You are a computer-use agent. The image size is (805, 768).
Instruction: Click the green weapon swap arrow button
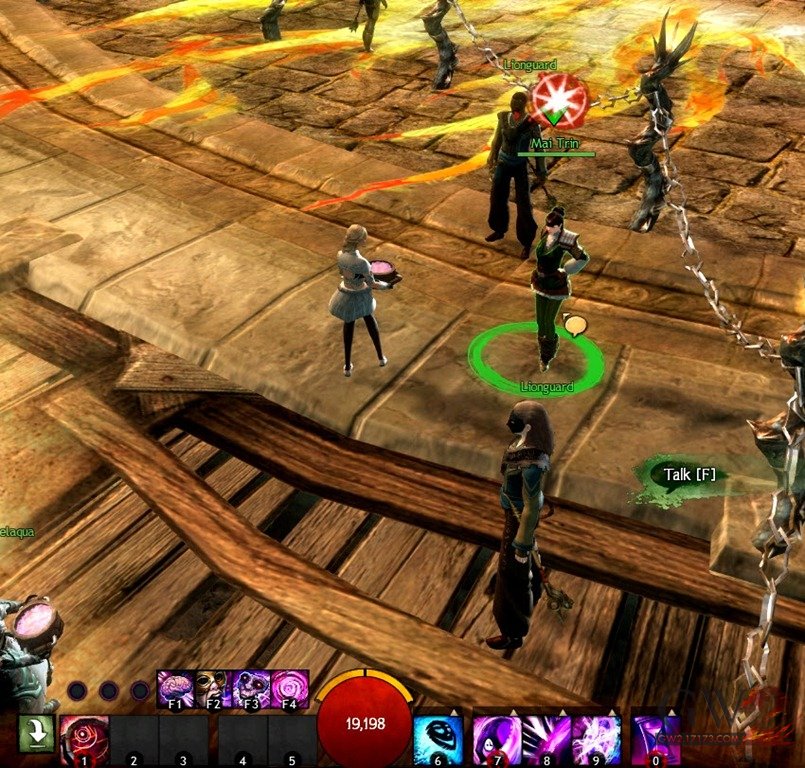(x=36, y=734)
